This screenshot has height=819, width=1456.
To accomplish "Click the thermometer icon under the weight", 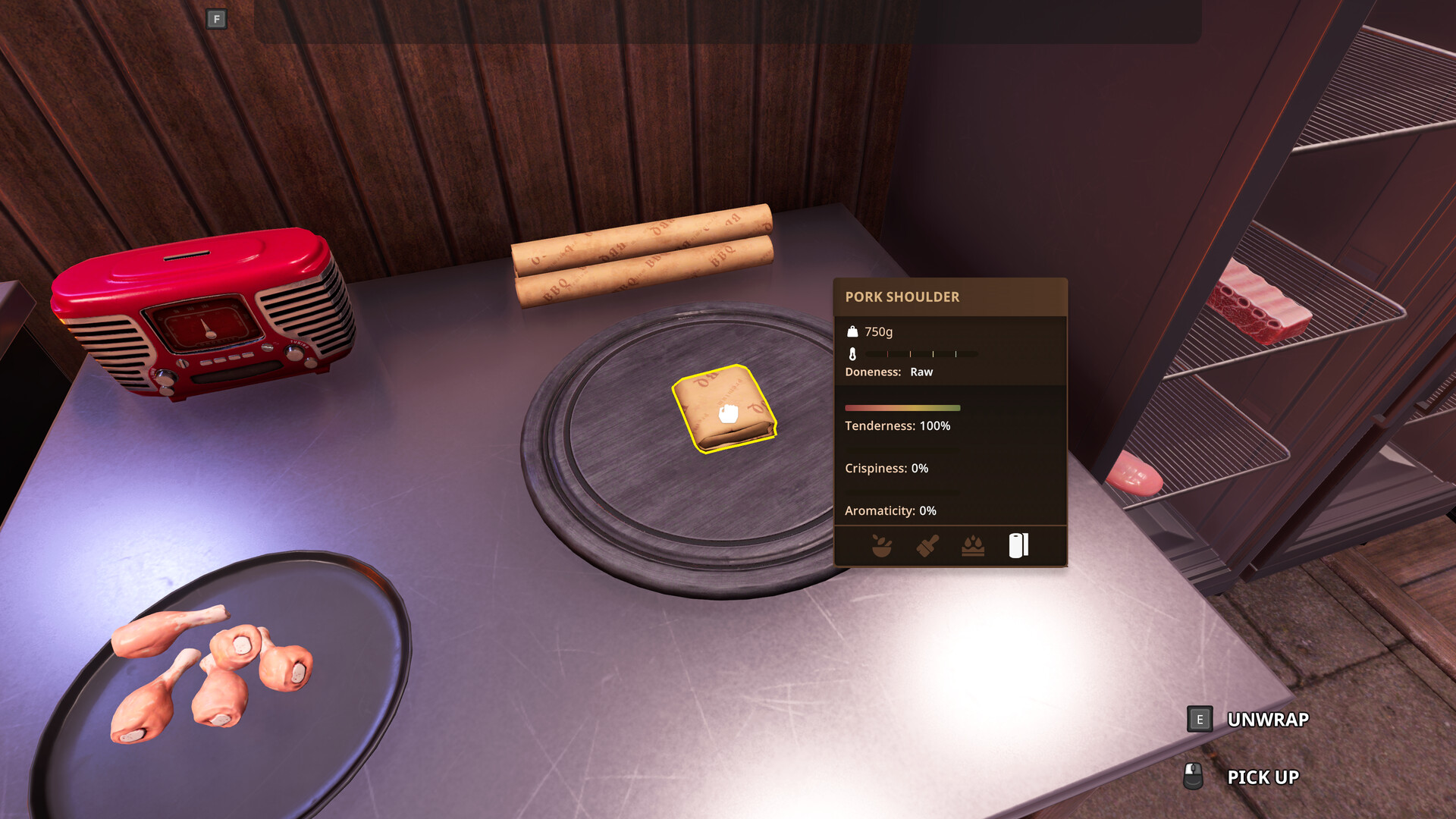I will [852, 353].
